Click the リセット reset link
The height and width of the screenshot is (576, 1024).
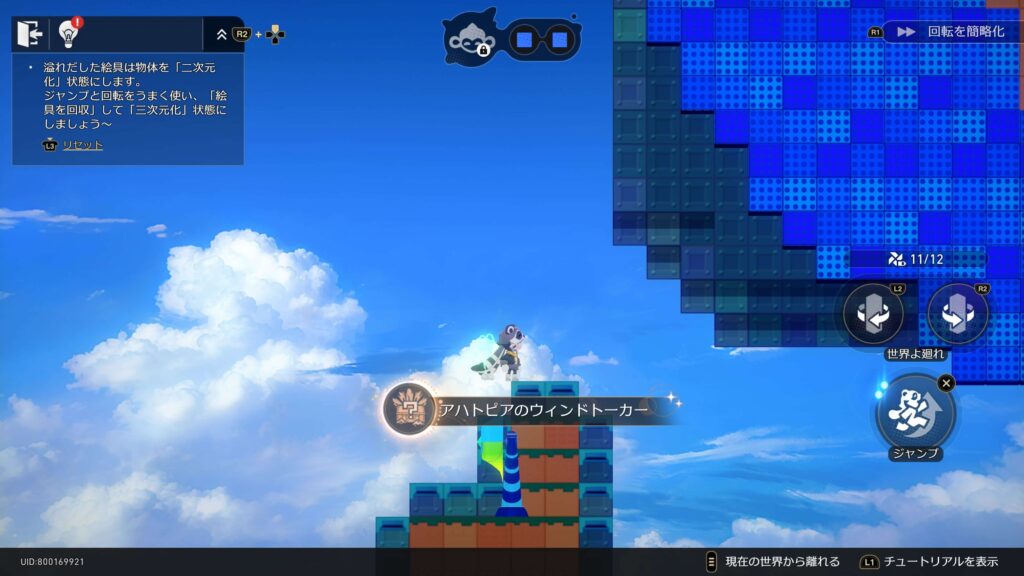coord(82,145)
